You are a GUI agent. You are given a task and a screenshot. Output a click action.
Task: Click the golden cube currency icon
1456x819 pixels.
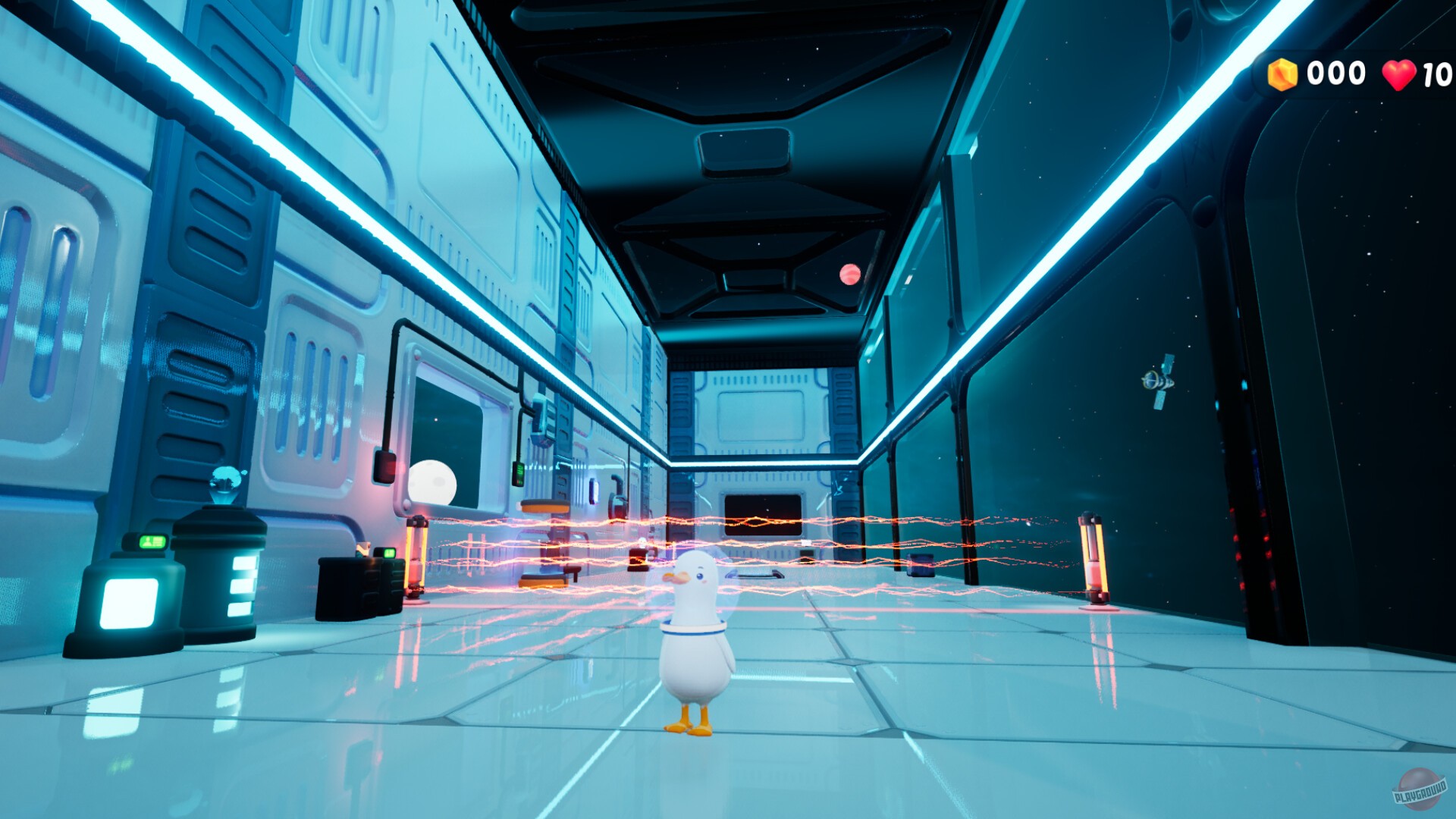1283,74
